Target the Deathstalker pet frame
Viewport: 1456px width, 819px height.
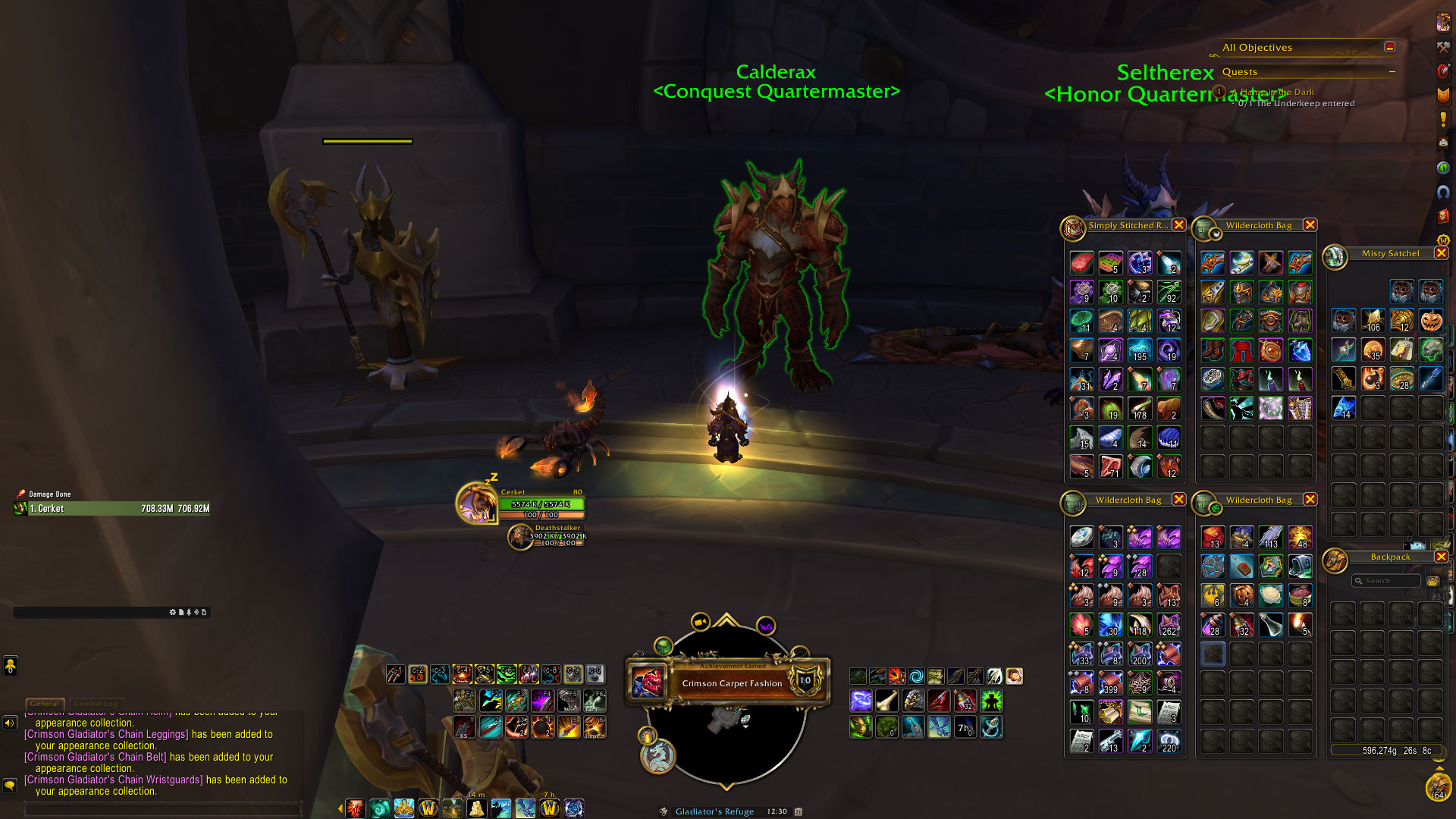520,536
